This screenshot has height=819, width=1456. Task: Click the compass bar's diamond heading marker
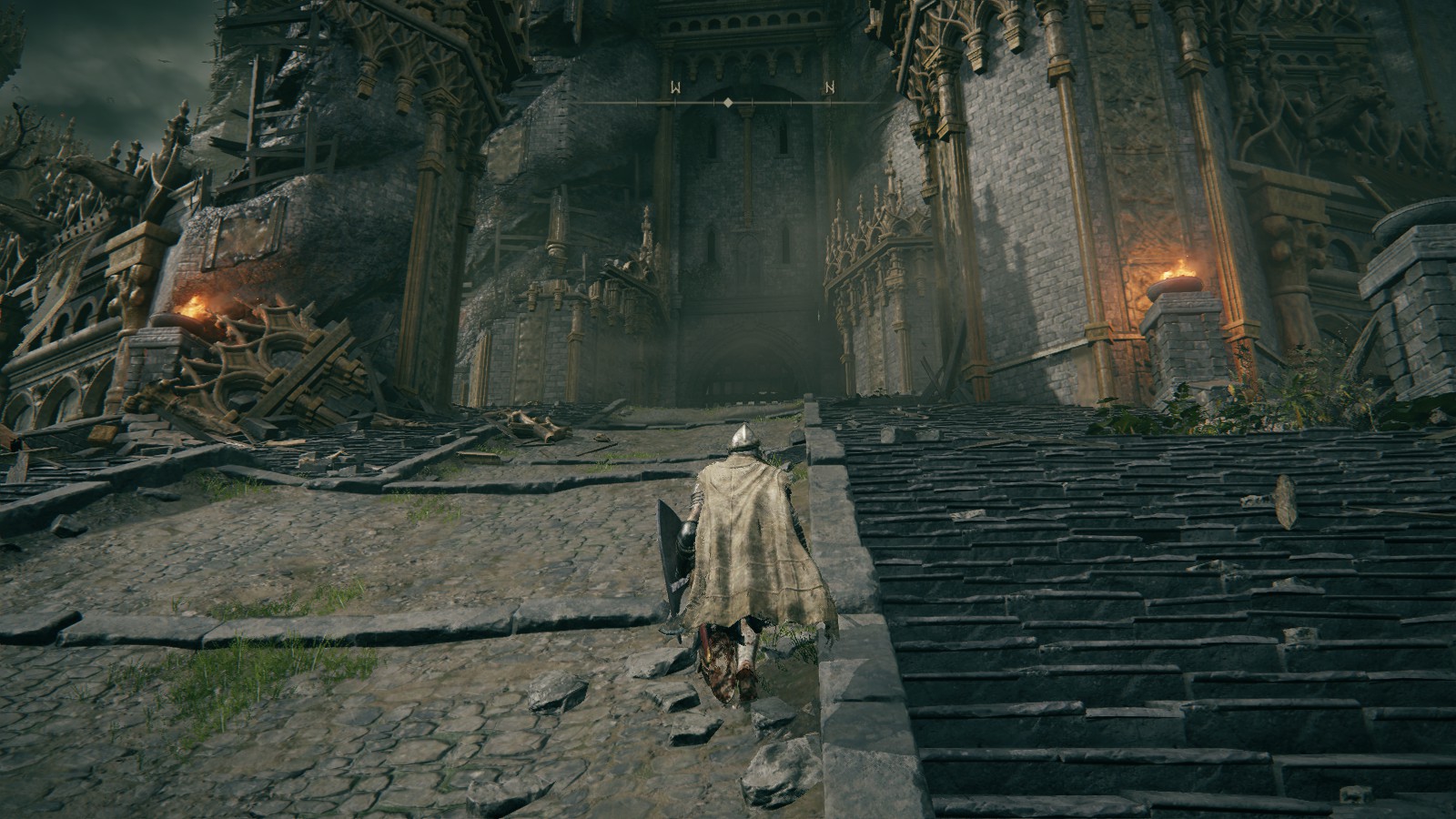tap(728, 103)
